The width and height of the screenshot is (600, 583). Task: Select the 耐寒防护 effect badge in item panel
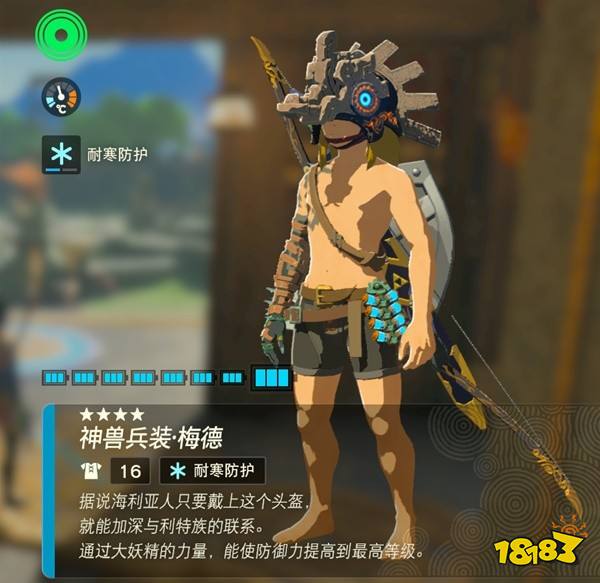212,471
